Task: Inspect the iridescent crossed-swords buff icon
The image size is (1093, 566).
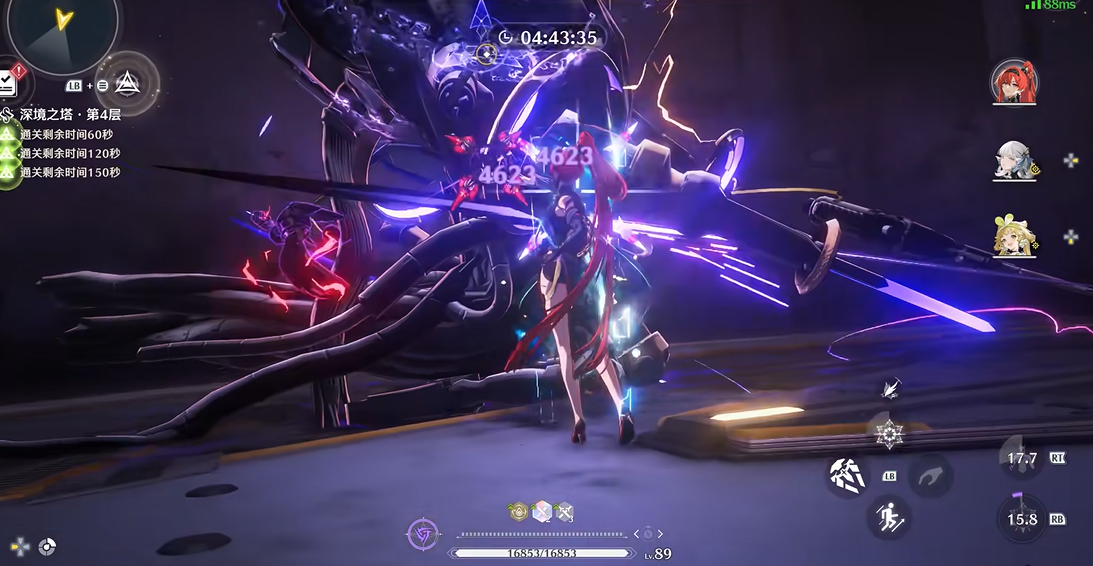Action: pyautogui.click(x=541, y=512)
